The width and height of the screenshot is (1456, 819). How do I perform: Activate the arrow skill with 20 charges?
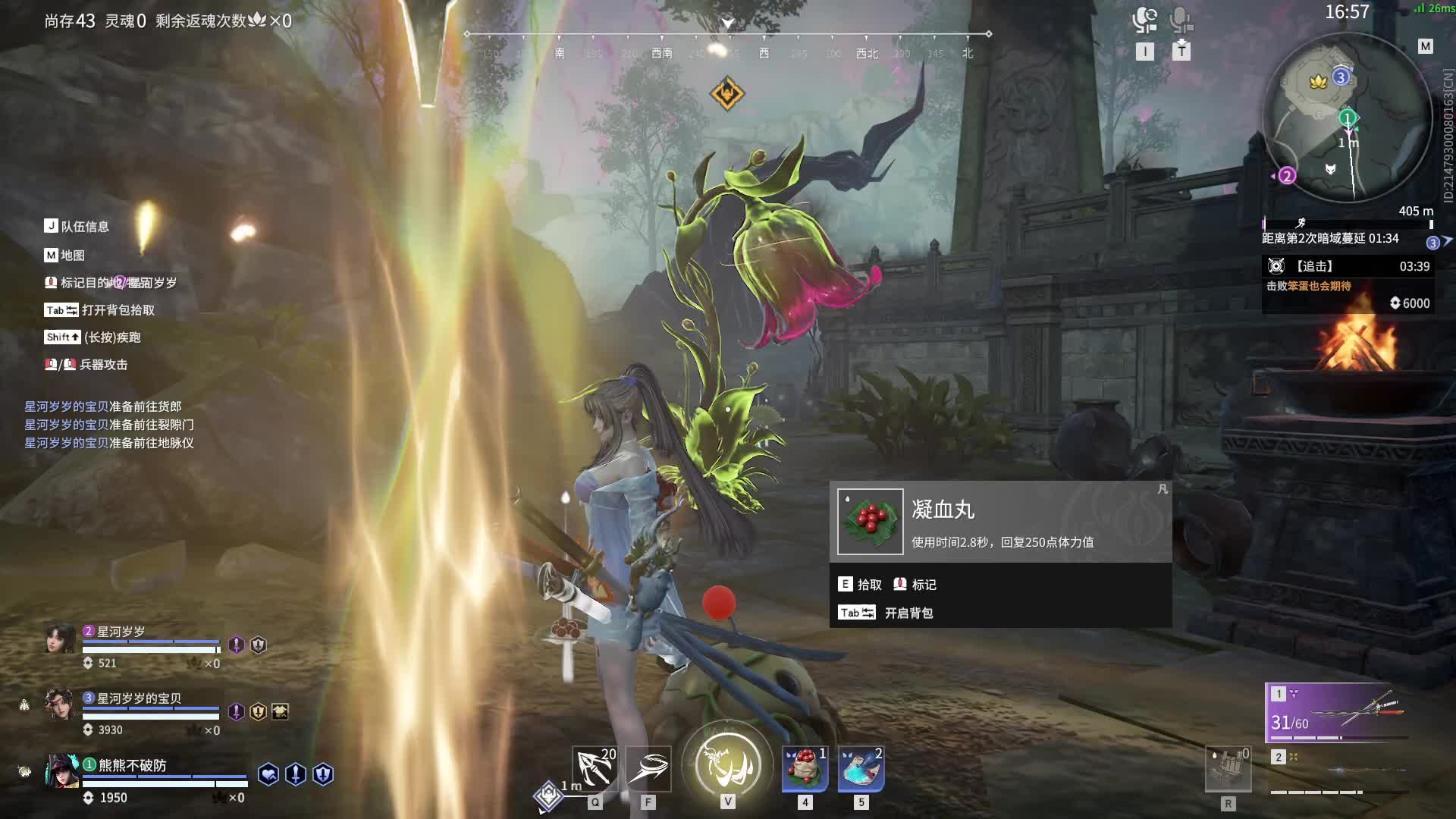[x=595, y=769]
